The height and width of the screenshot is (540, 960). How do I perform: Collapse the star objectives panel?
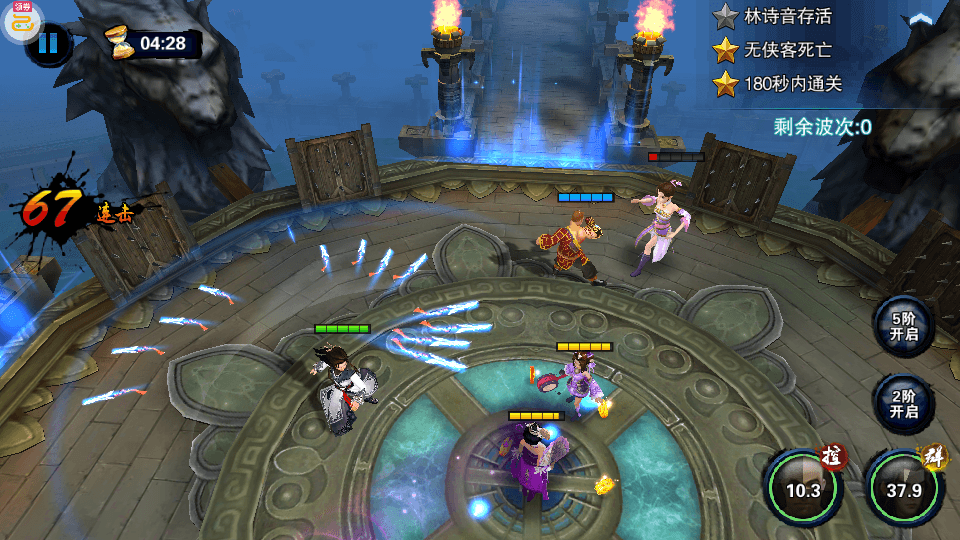pos(918,18)
